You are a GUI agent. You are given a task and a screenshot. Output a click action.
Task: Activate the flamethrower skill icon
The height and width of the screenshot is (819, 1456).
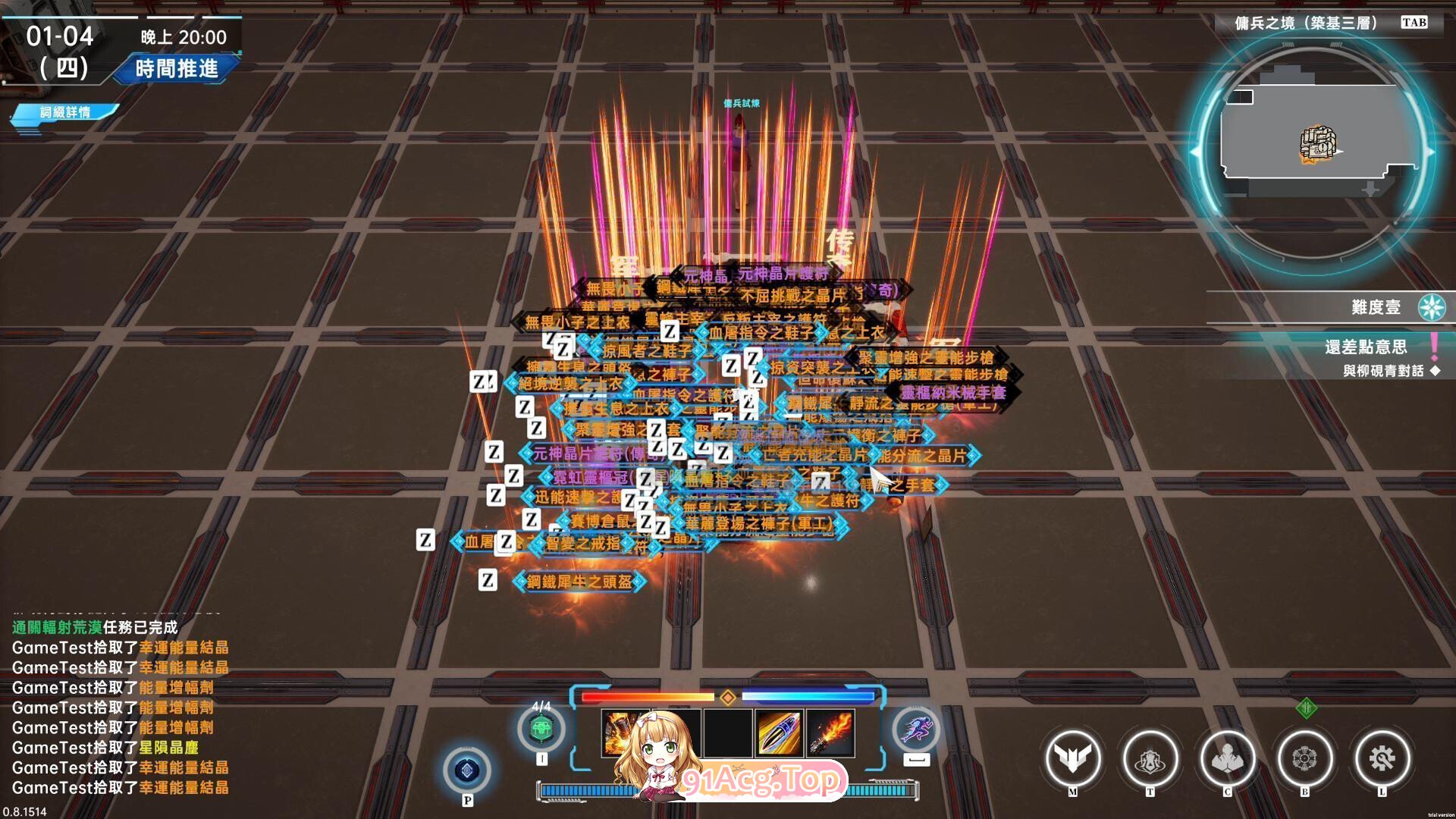point(831,733)
